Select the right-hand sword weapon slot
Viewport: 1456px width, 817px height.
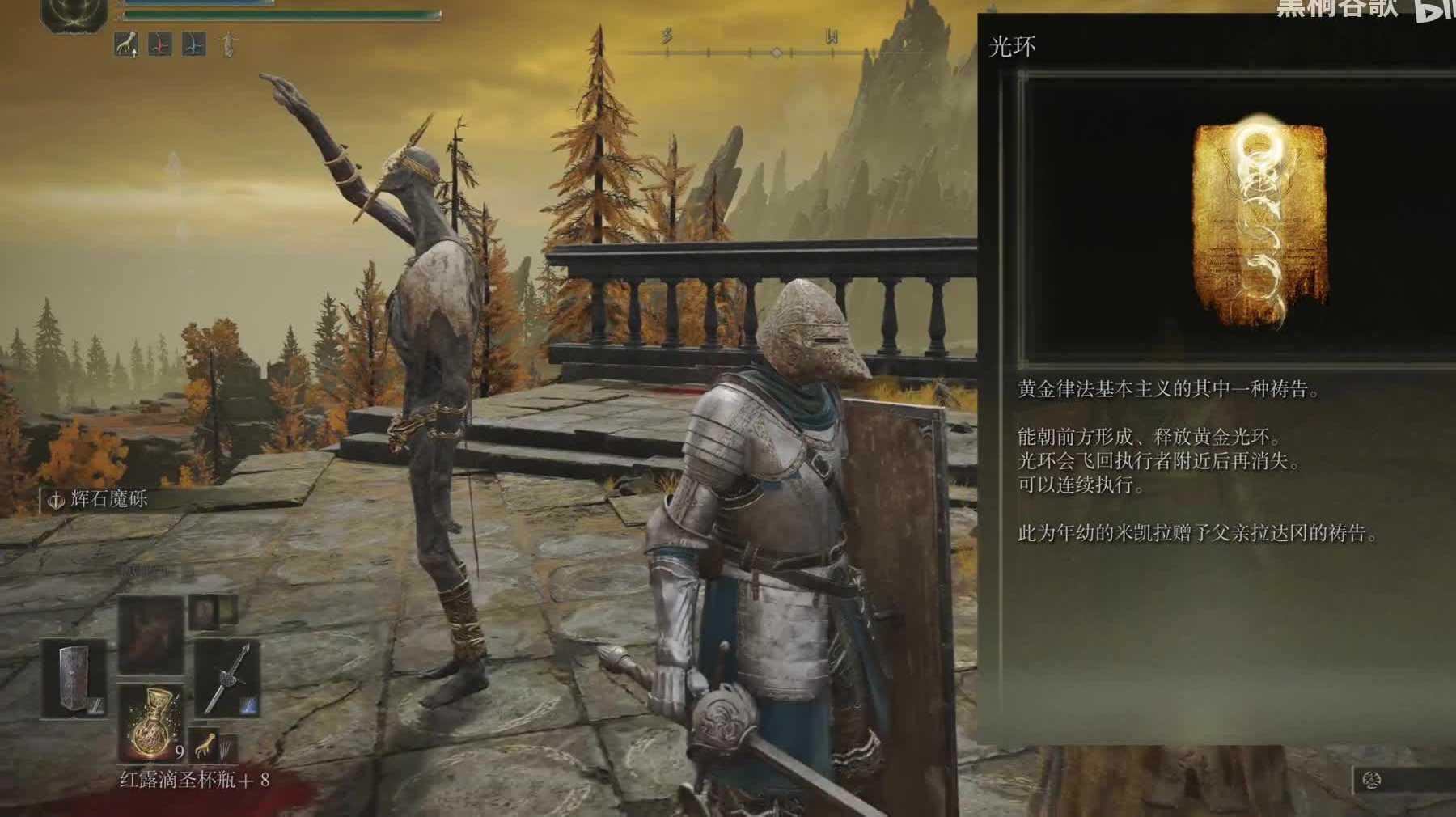point(227,678)
